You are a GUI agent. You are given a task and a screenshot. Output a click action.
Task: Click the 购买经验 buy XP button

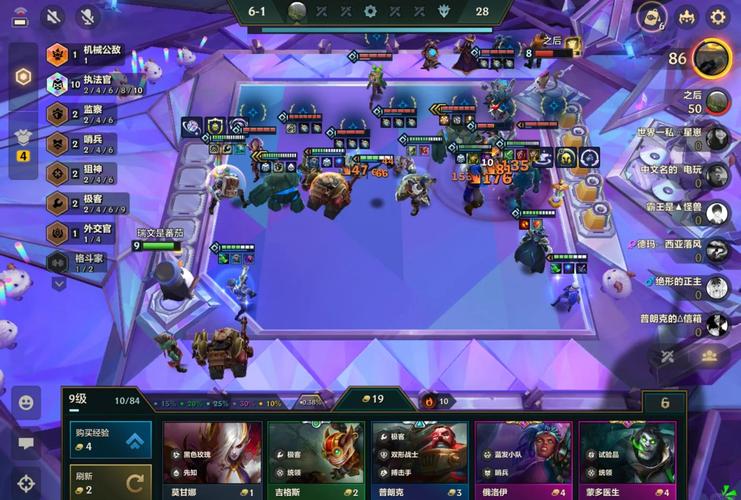point(110,439)
